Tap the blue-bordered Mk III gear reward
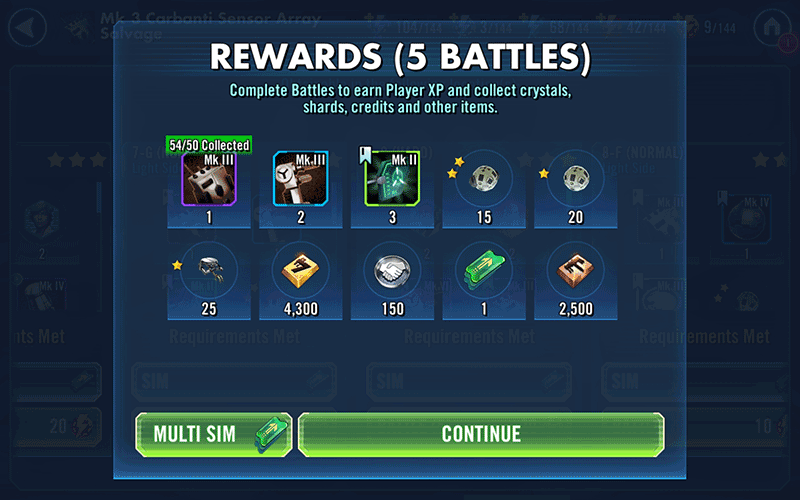The image size is (800, 500). (x=301, y=179)
